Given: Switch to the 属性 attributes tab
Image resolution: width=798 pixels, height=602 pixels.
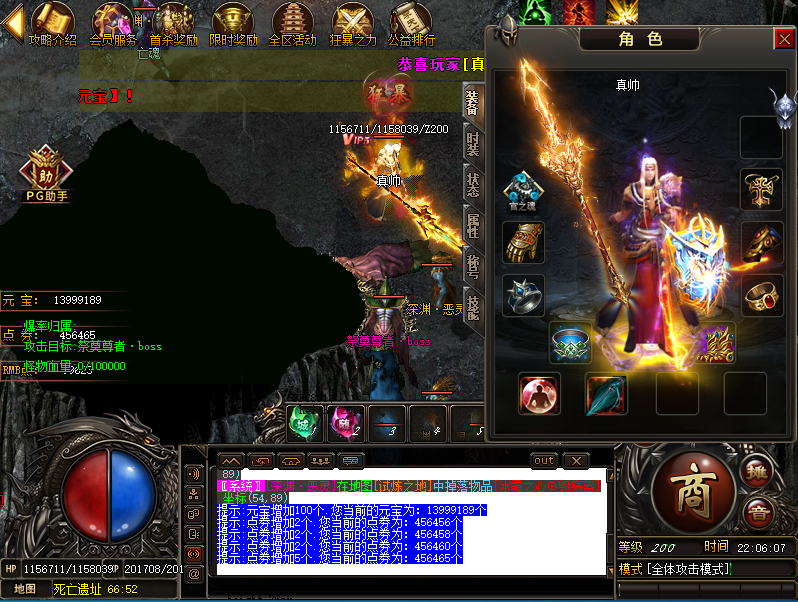Looking at the screenshot, I should (473, 226).
